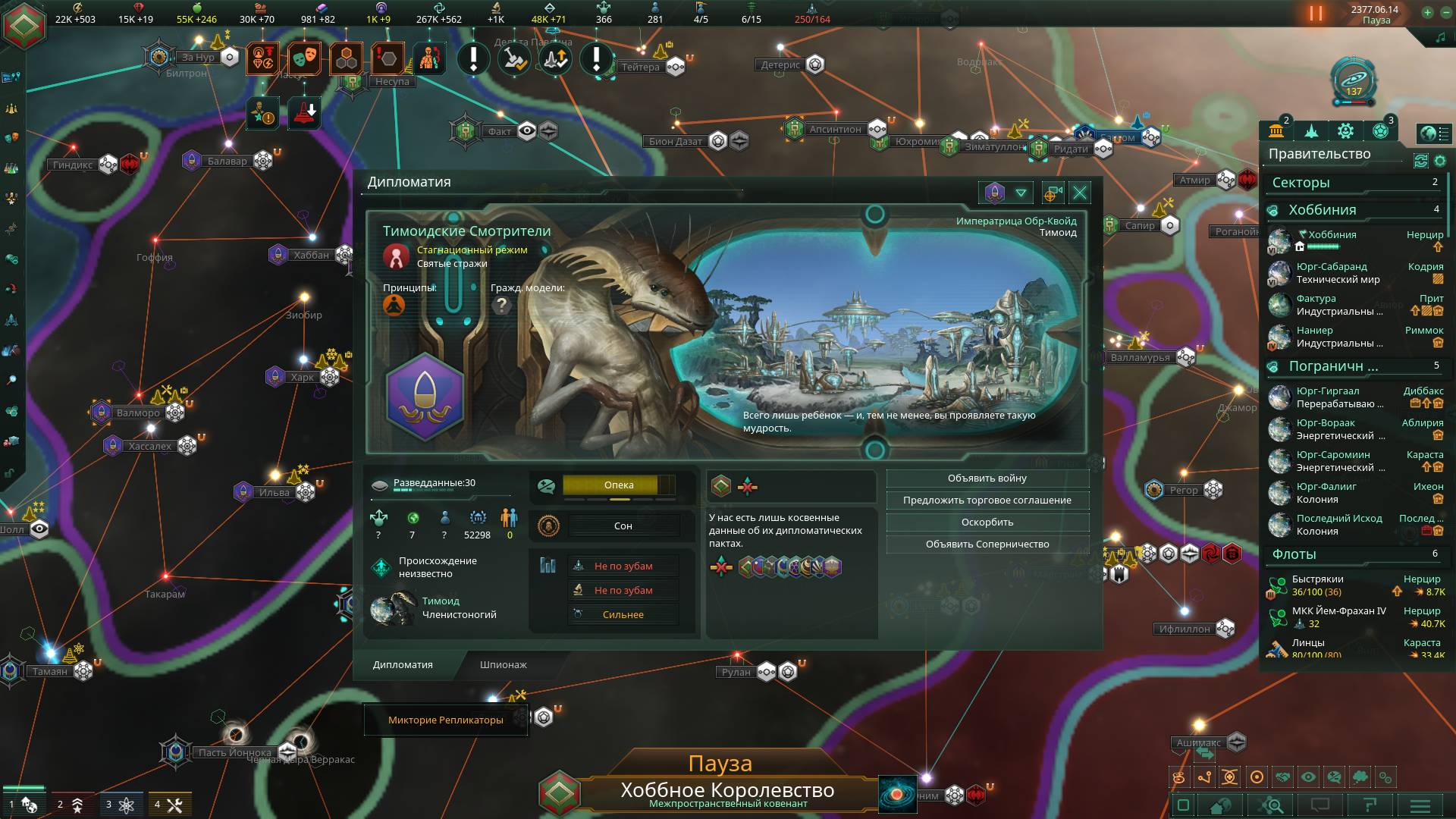
Task: Select the Оскорбить diplomatic action
Action: pos(987,522)
